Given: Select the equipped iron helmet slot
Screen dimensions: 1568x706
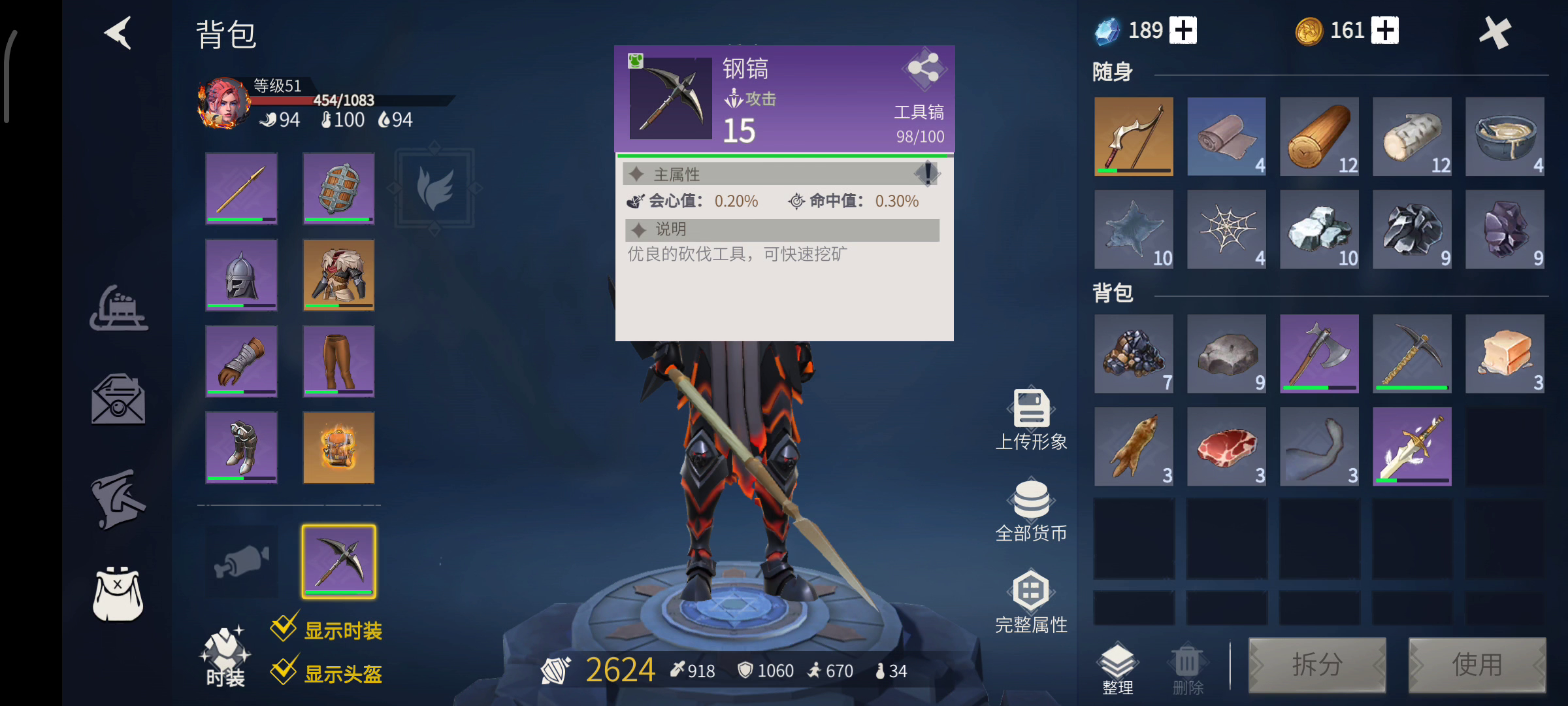Looking at the screenshot, I should tap(242, 275).
